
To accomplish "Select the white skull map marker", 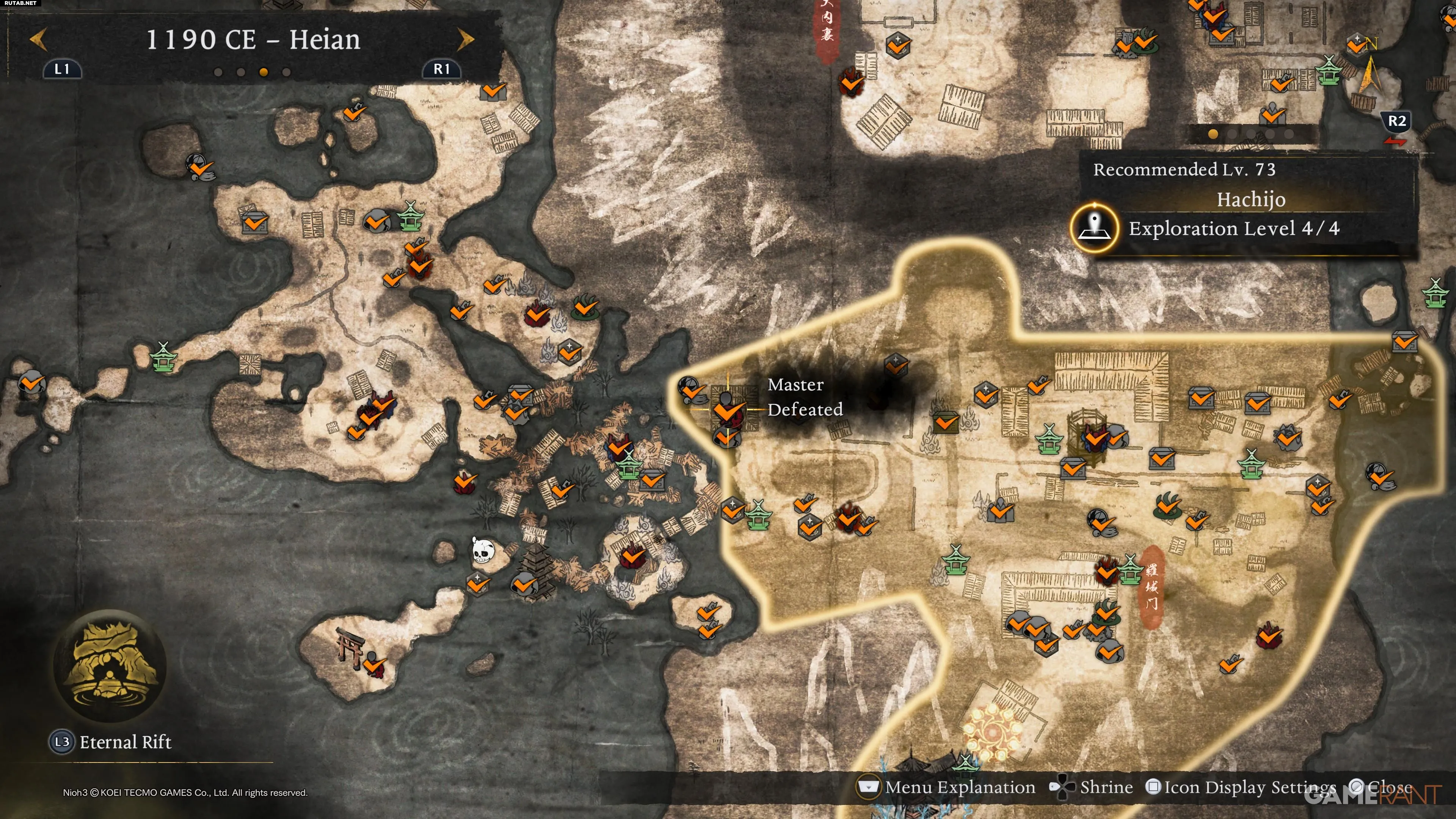I will tap(482, 549).
